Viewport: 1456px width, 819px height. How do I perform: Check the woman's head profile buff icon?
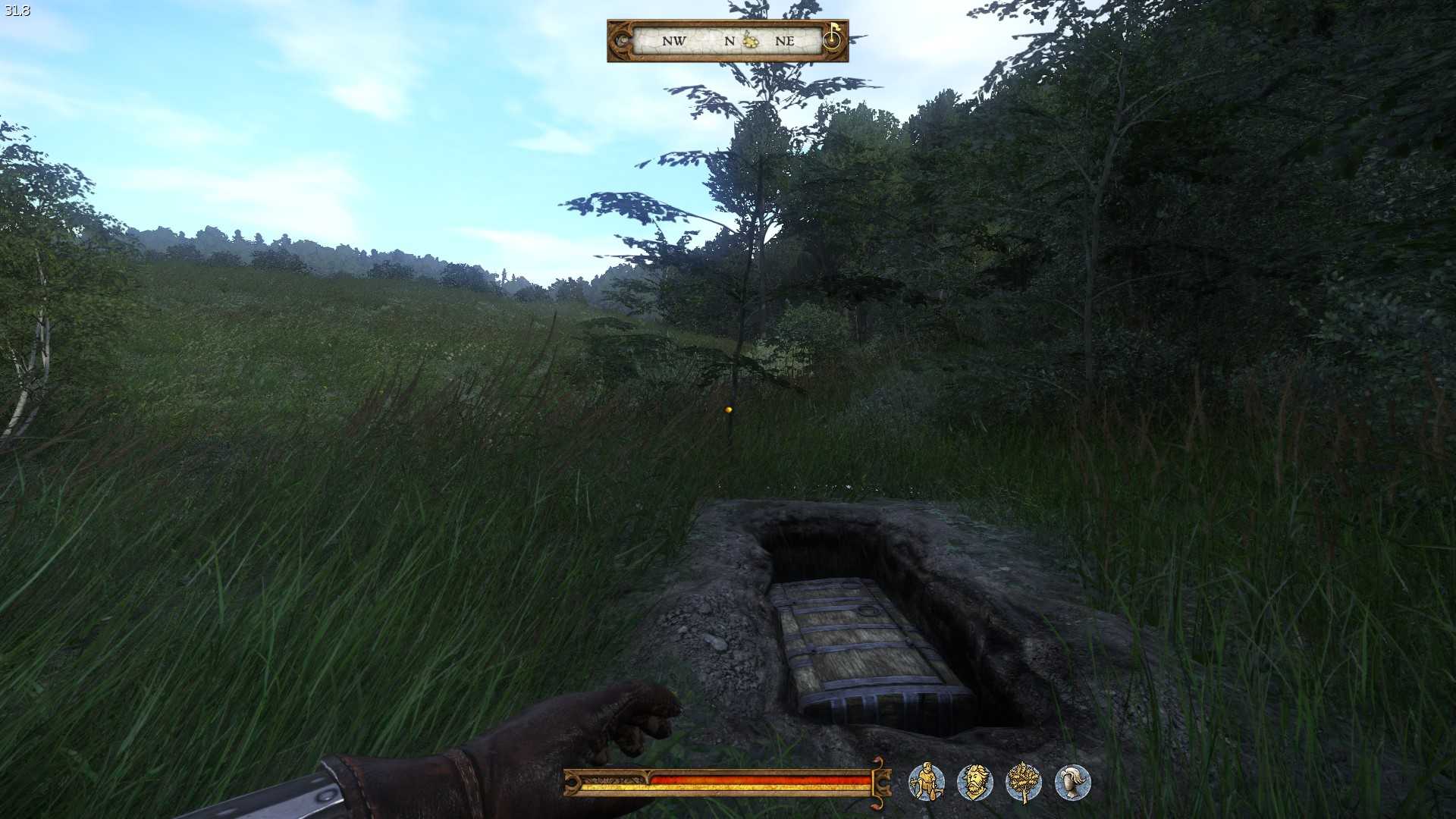click(x=1072, y=782)
